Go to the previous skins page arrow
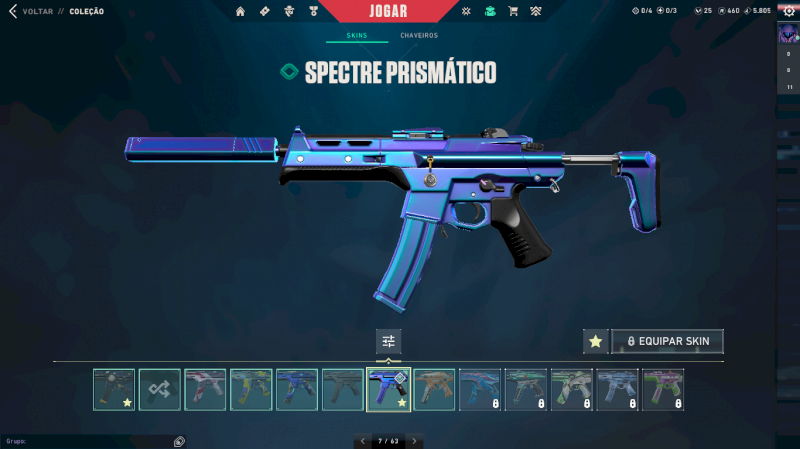 pos(362,441)
